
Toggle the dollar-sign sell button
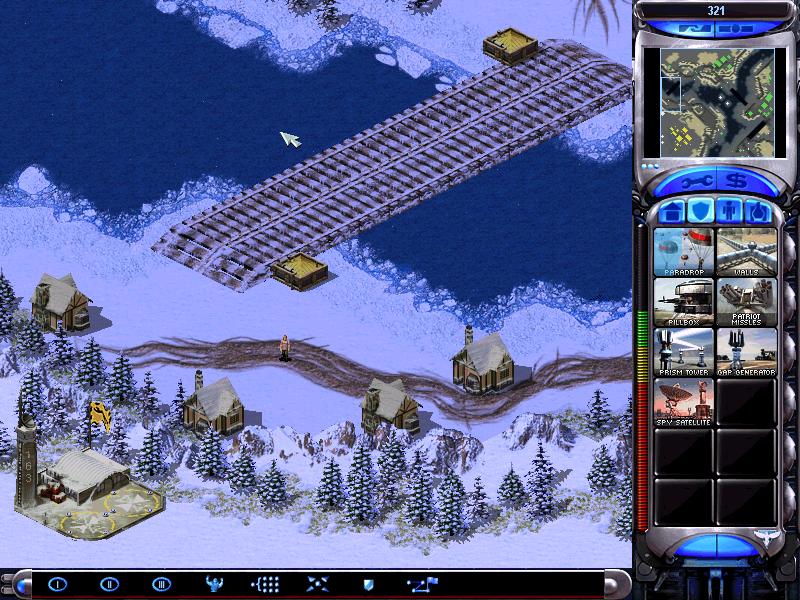pyautogui.click(x=737, y=182)
